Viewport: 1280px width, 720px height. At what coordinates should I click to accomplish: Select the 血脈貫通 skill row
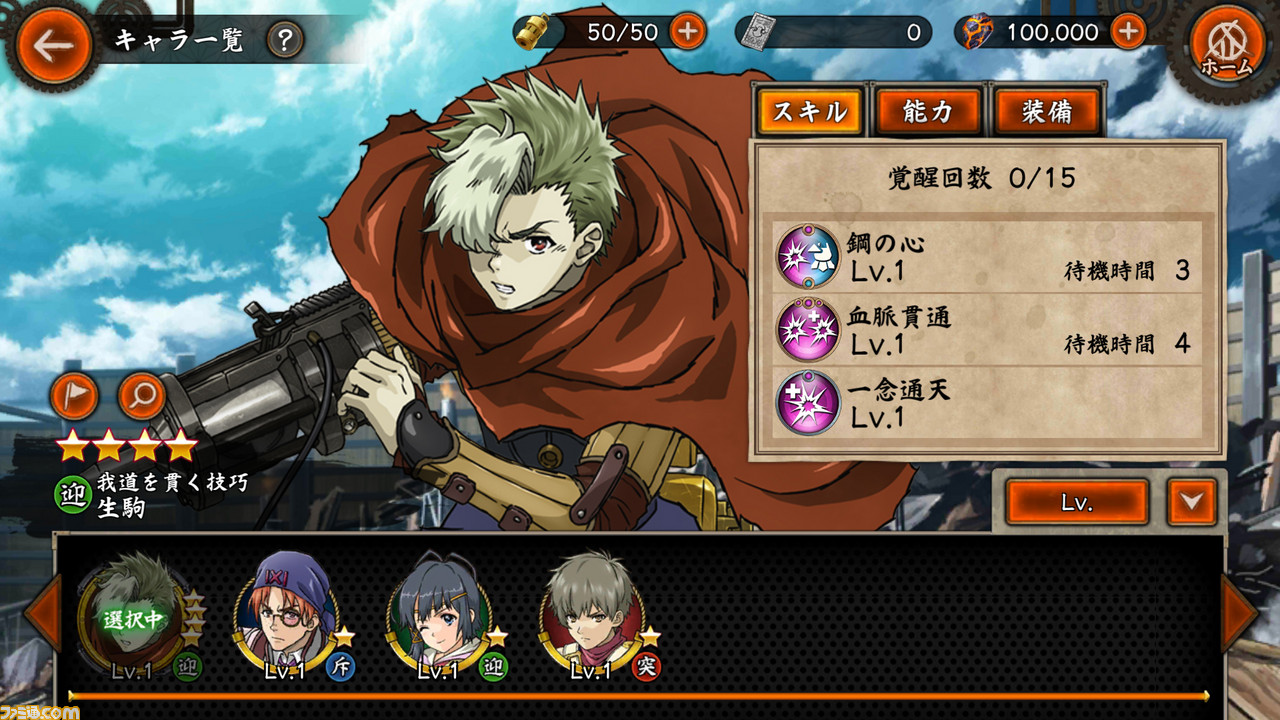pyautogui.click(x=988, y=330)
